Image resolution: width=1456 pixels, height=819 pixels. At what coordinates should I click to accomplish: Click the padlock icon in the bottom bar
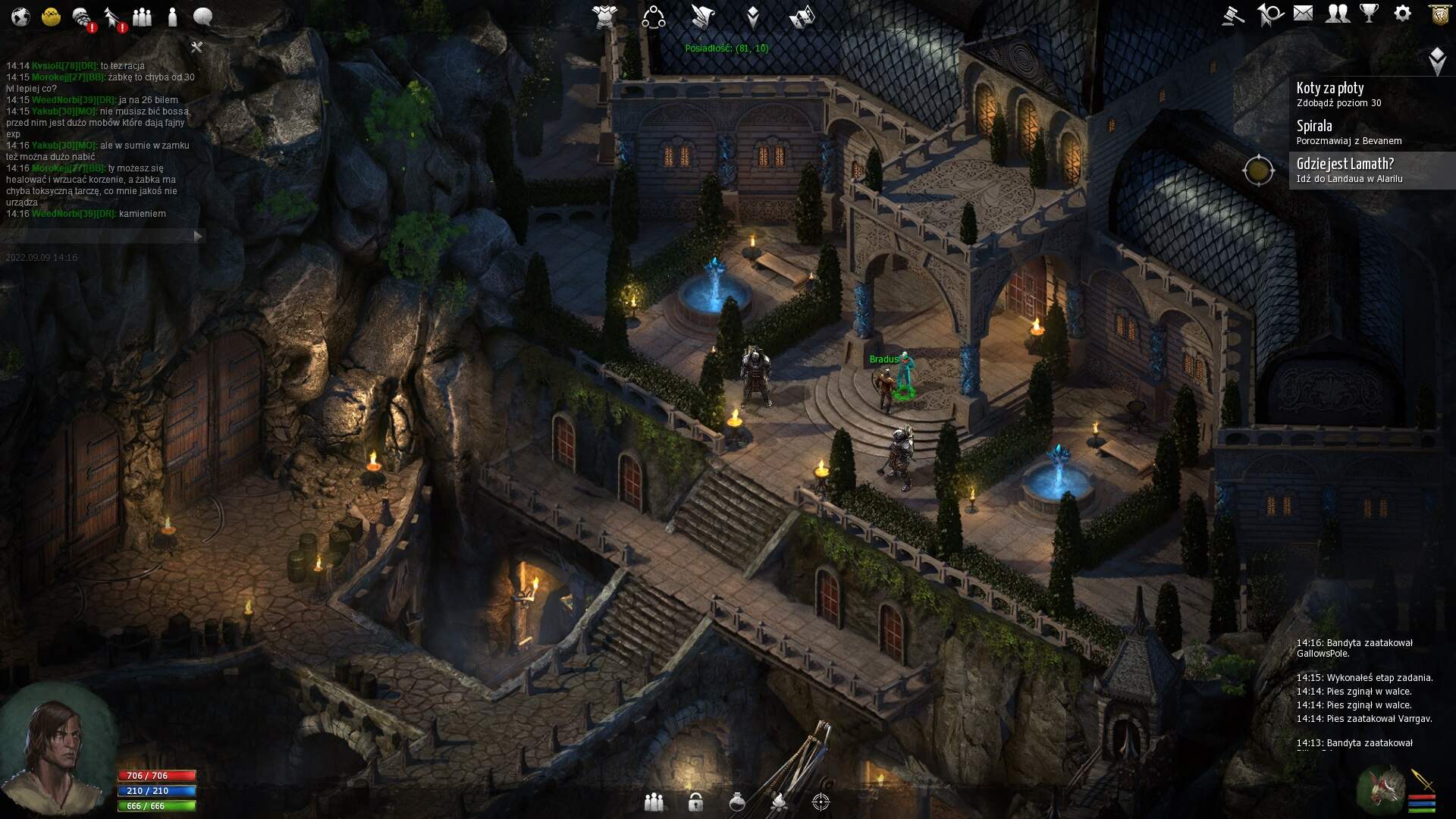coord(695,802)
